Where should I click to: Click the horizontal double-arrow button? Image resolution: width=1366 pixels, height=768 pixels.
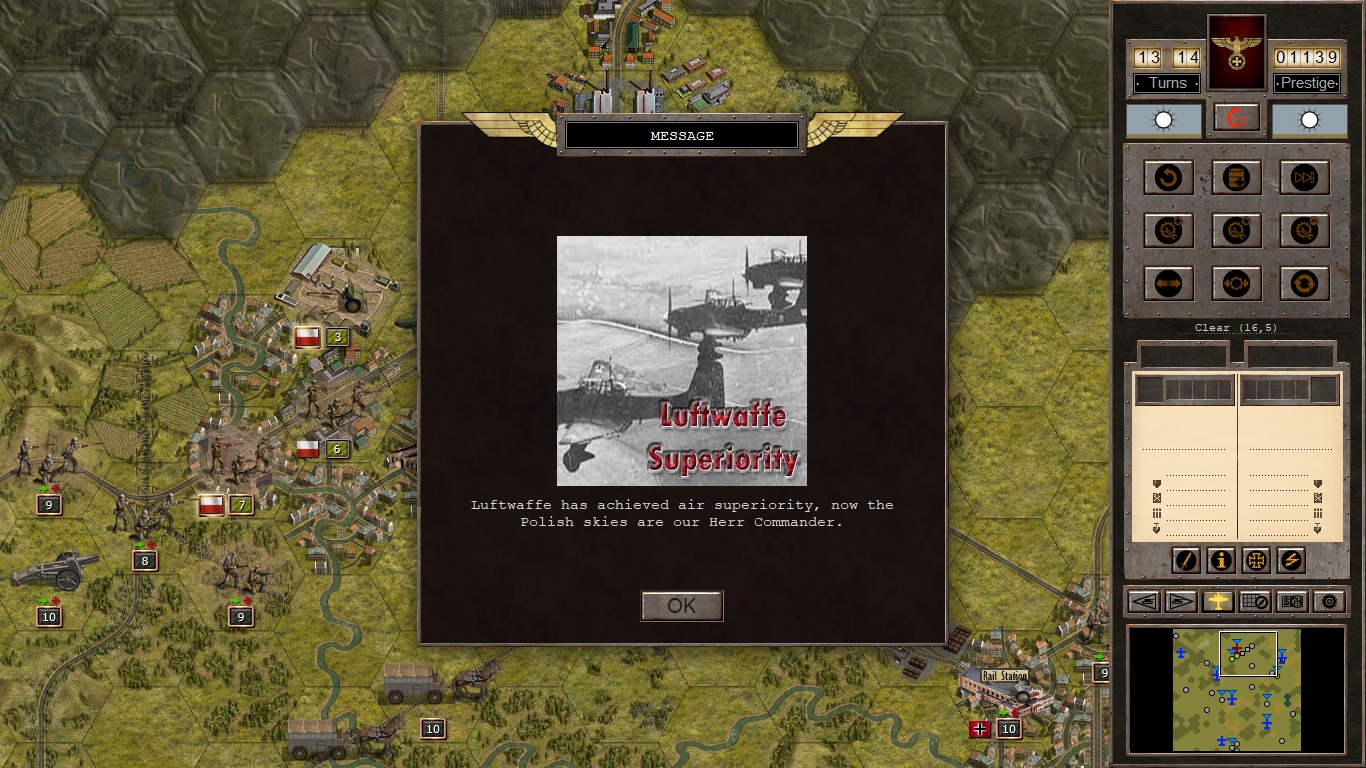1168,283
